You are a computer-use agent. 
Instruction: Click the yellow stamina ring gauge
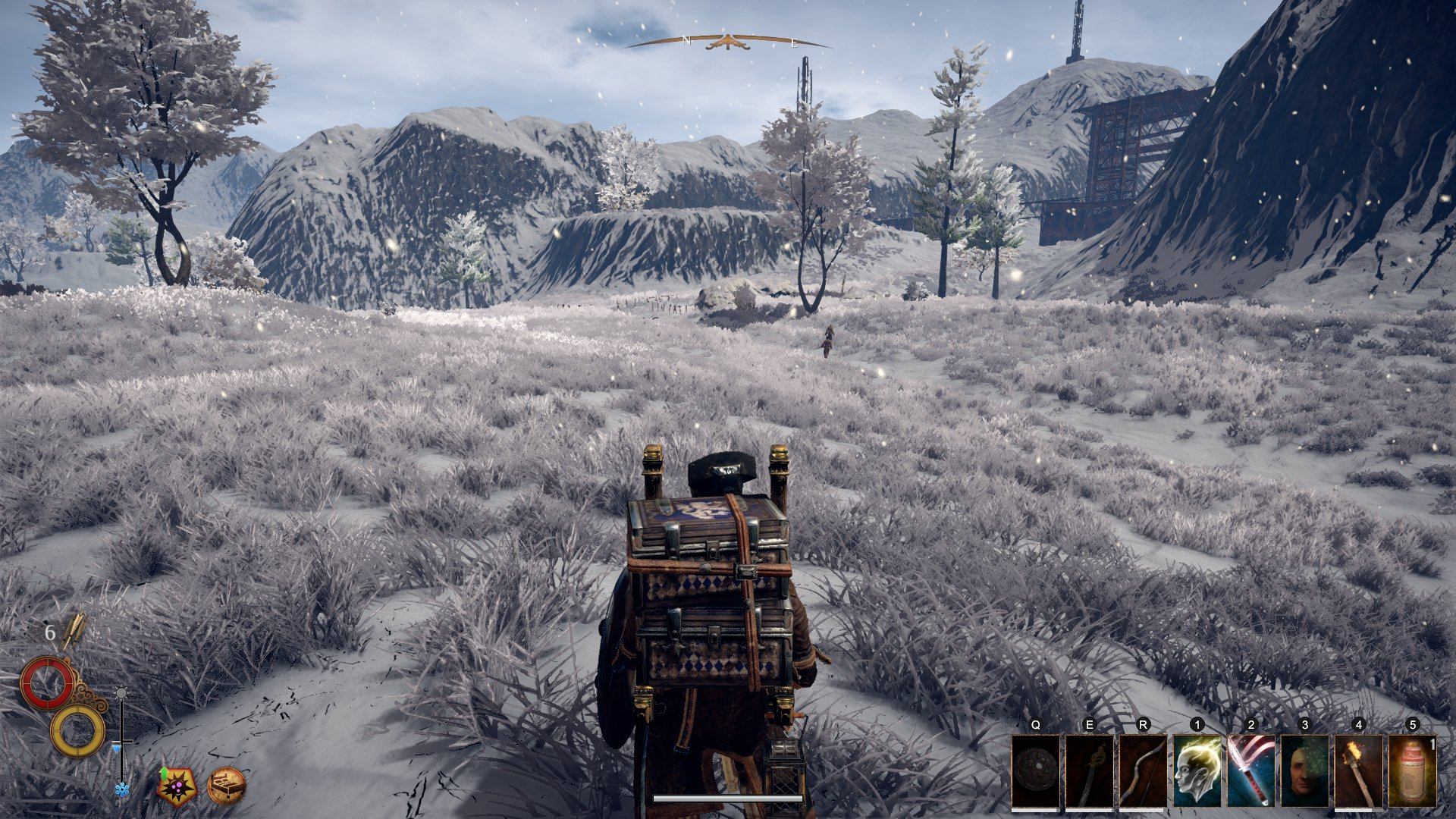[78, 730]
